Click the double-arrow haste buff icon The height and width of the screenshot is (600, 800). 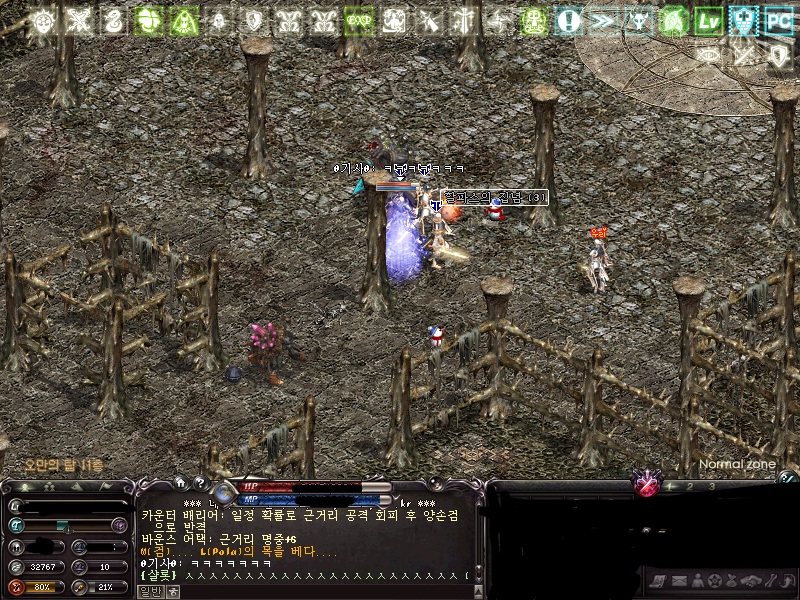click(x=603, y=20)
